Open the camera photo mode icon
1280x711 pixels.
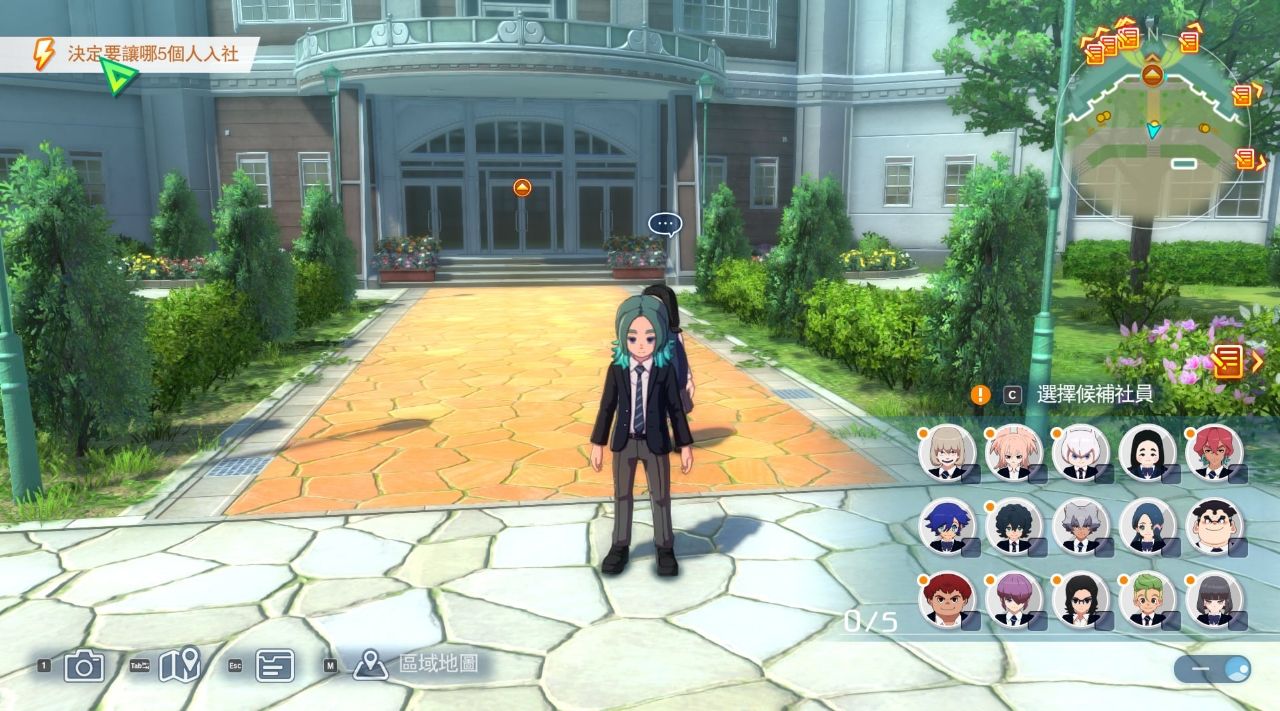[x=84, y=665]
